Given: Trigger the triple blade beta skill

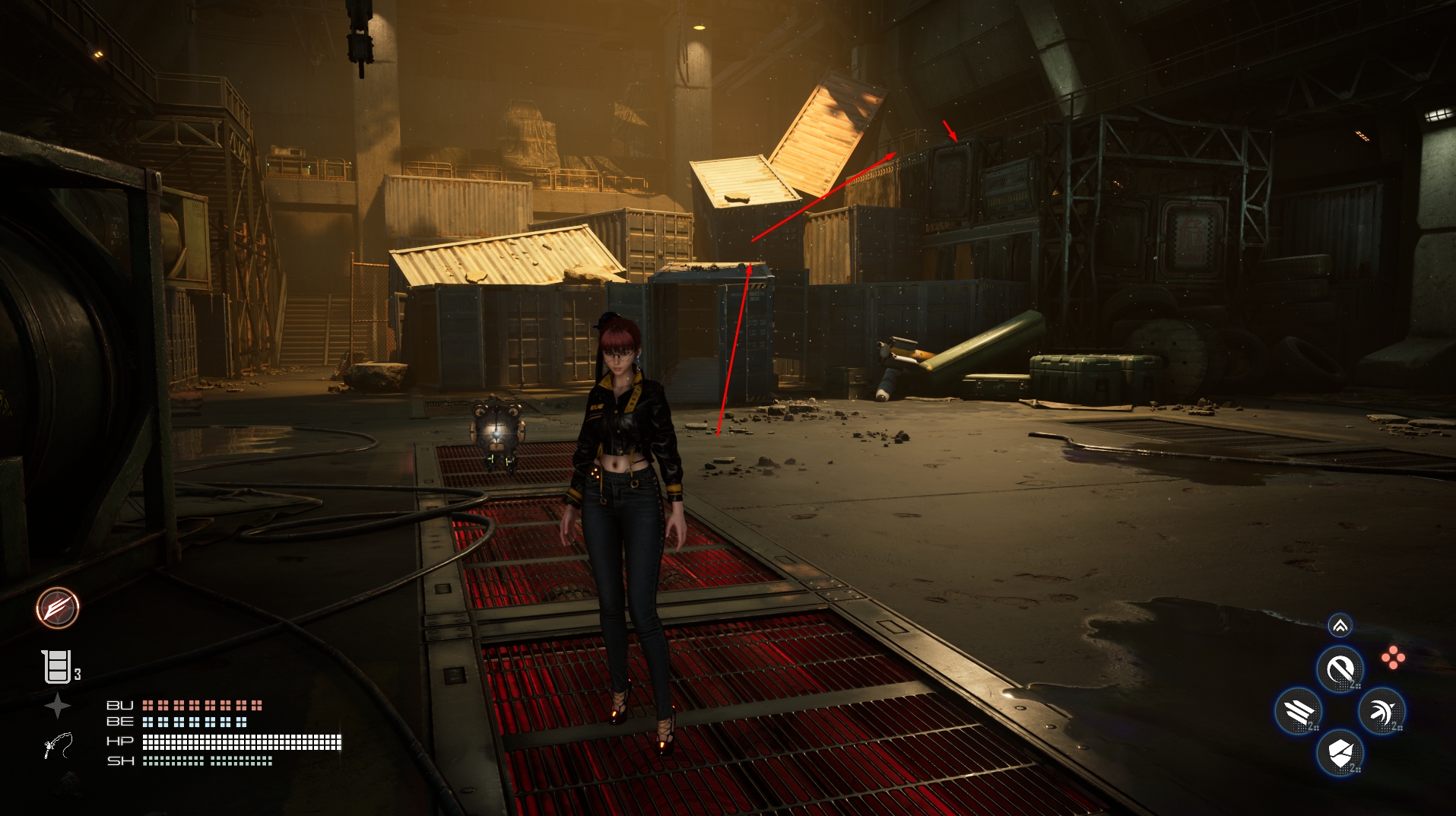Looking at the screenshot, I should point(1299,712).
